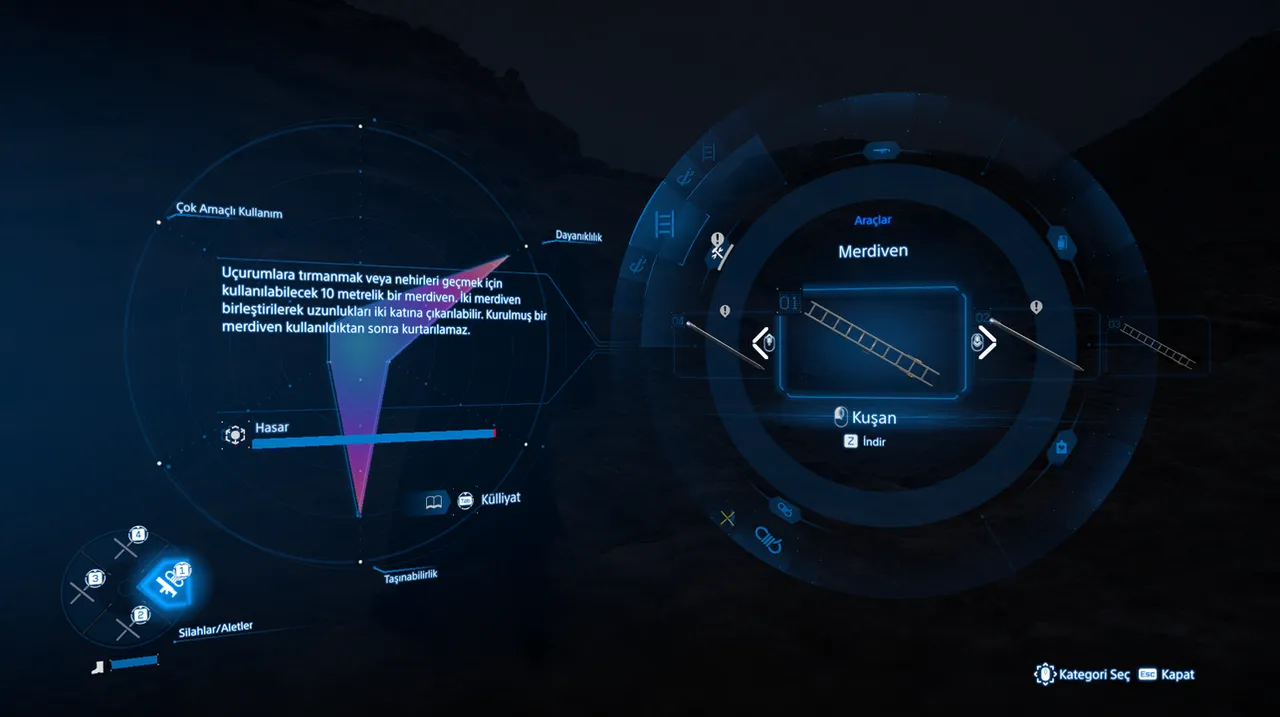
Task: Choose the pole item in slot 04
Action: click(x=723, y=343)
